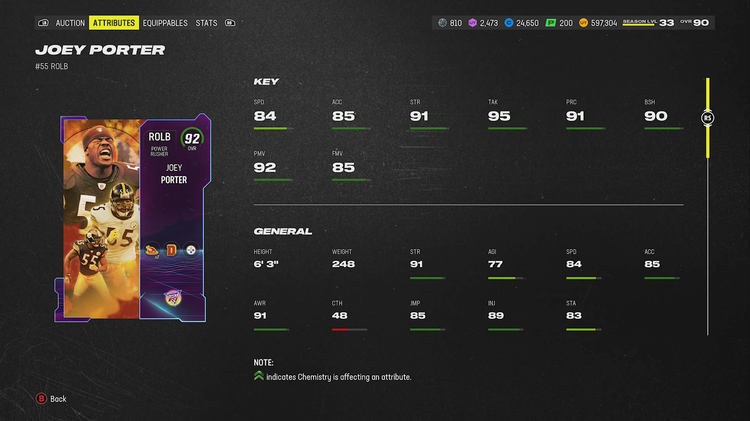Viewport: 750px width, 421px height.
Task: Switch to the Auction tab
Action: (70, 22)
